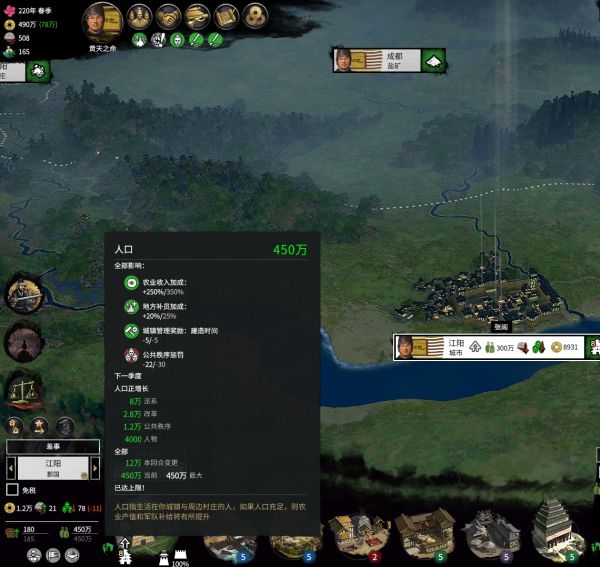600x567 pixels.
Task: Switch to the previous commandery with left arrow
Action: [x=10, y=468]
